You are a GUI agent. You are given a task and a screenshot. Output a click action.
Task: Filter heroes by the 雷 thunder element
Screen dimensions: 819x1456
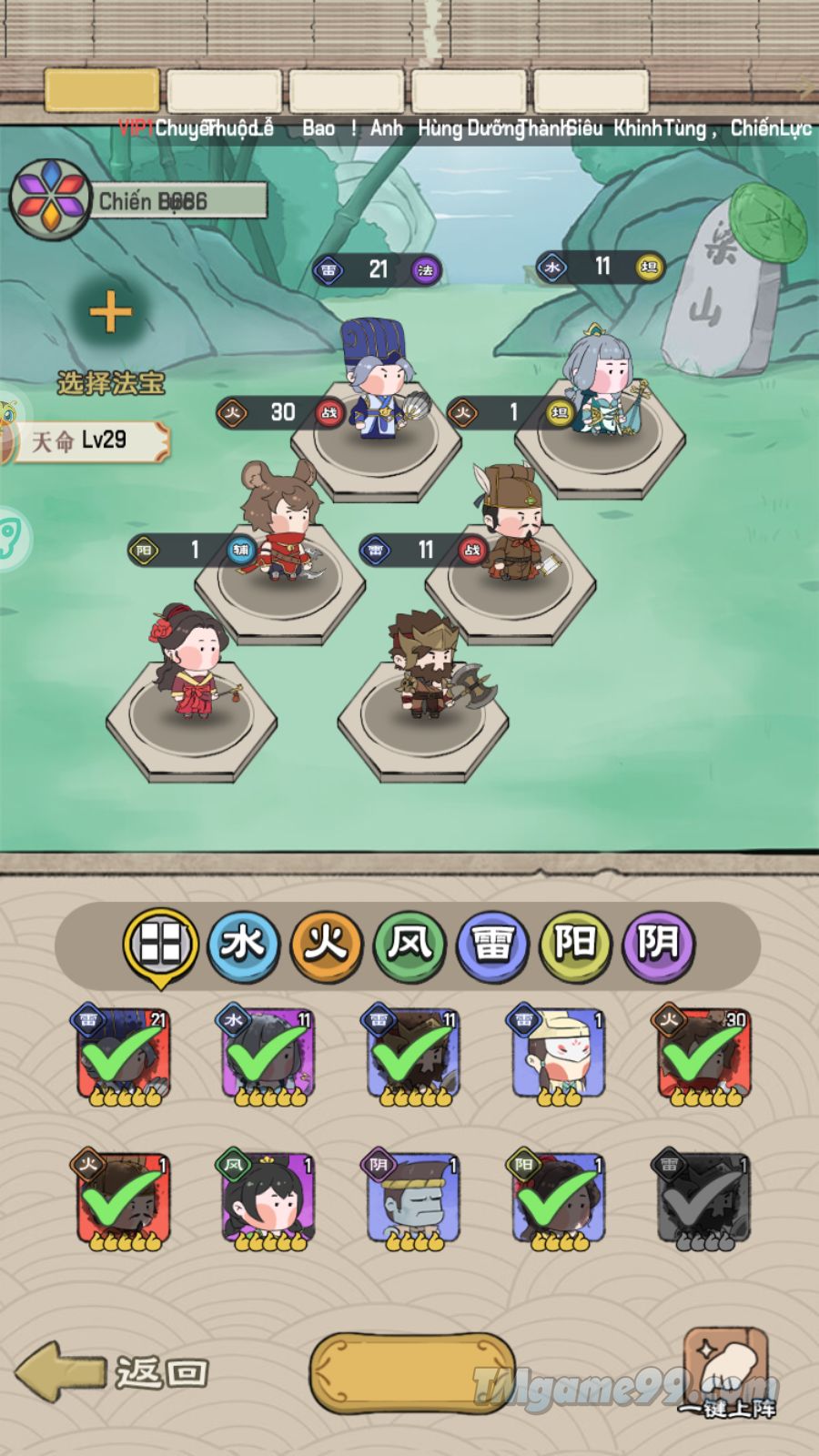(492, 945)
